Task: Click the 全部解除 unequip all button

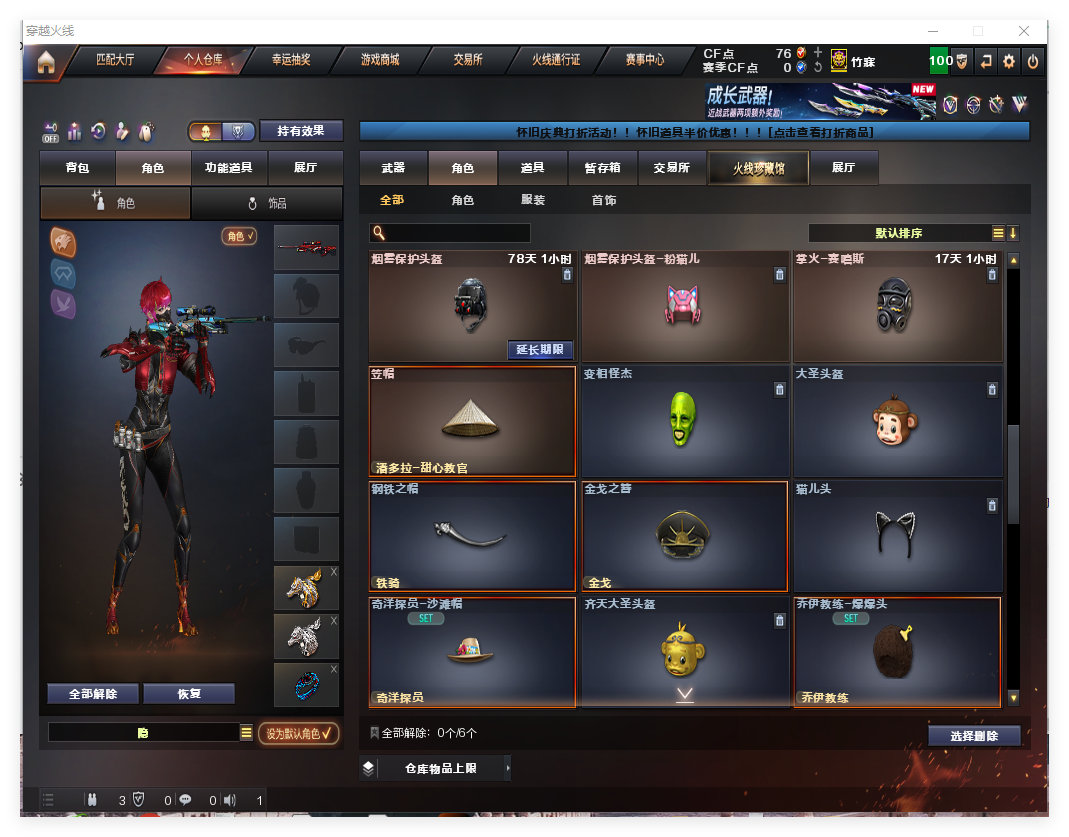Action: [x=93, y=693]
